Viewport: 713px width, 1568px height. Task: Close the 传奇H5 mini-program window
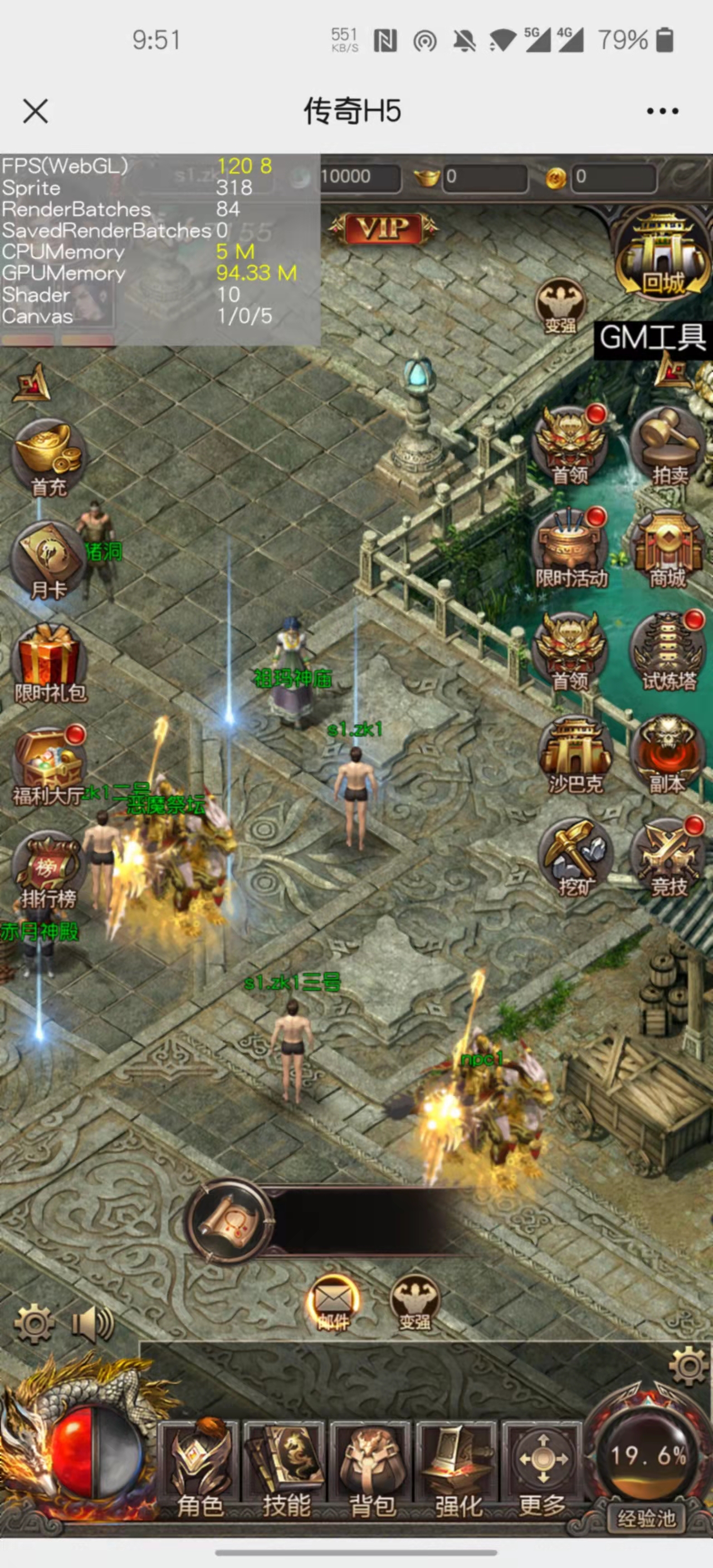coord(35,111)
